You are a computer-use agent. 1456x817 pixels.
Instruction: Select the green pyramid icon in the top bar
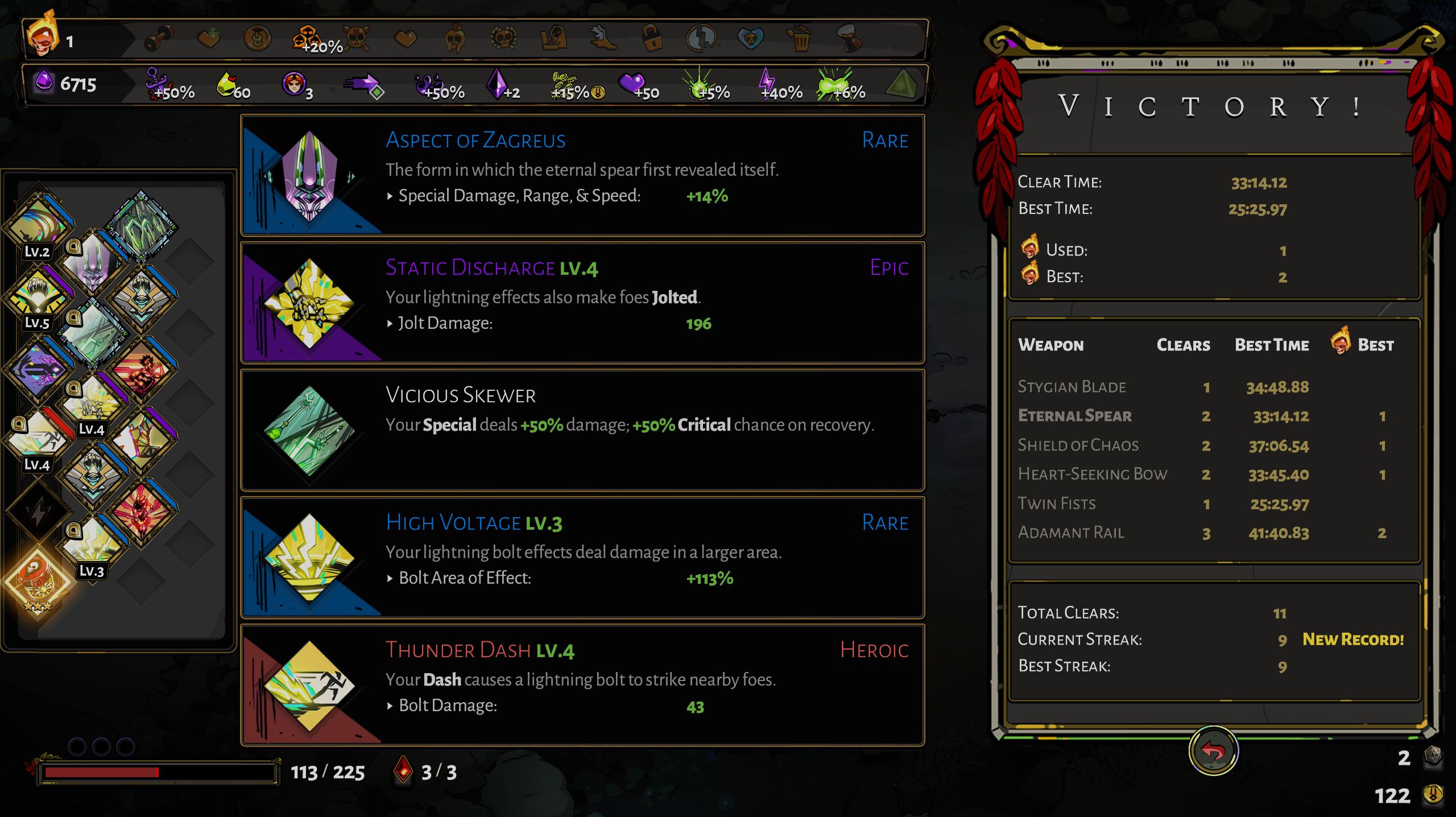[900, 84]
